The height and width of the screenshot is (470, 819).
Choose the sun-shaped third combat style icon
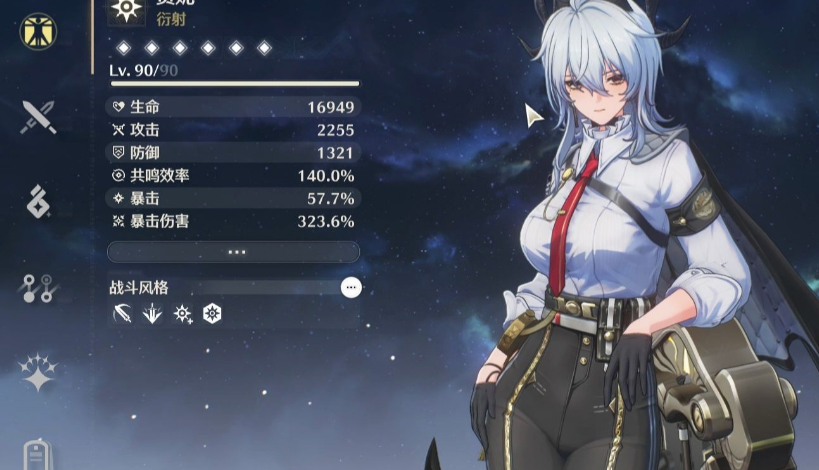(x=182, y=314)
